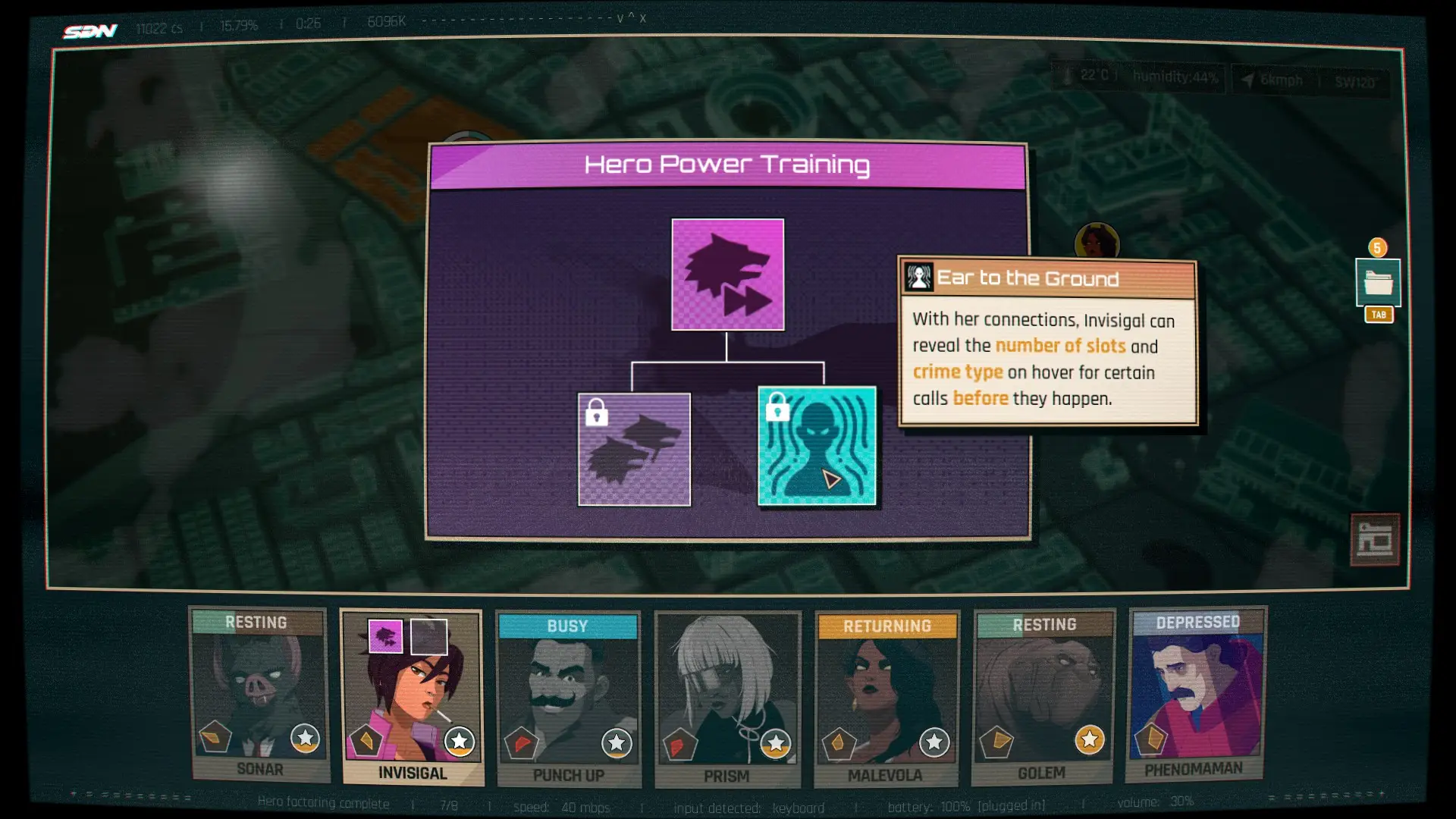Click the SDN logo
This screenshot has height=819, width=1456.
click(x=90, y=31)
